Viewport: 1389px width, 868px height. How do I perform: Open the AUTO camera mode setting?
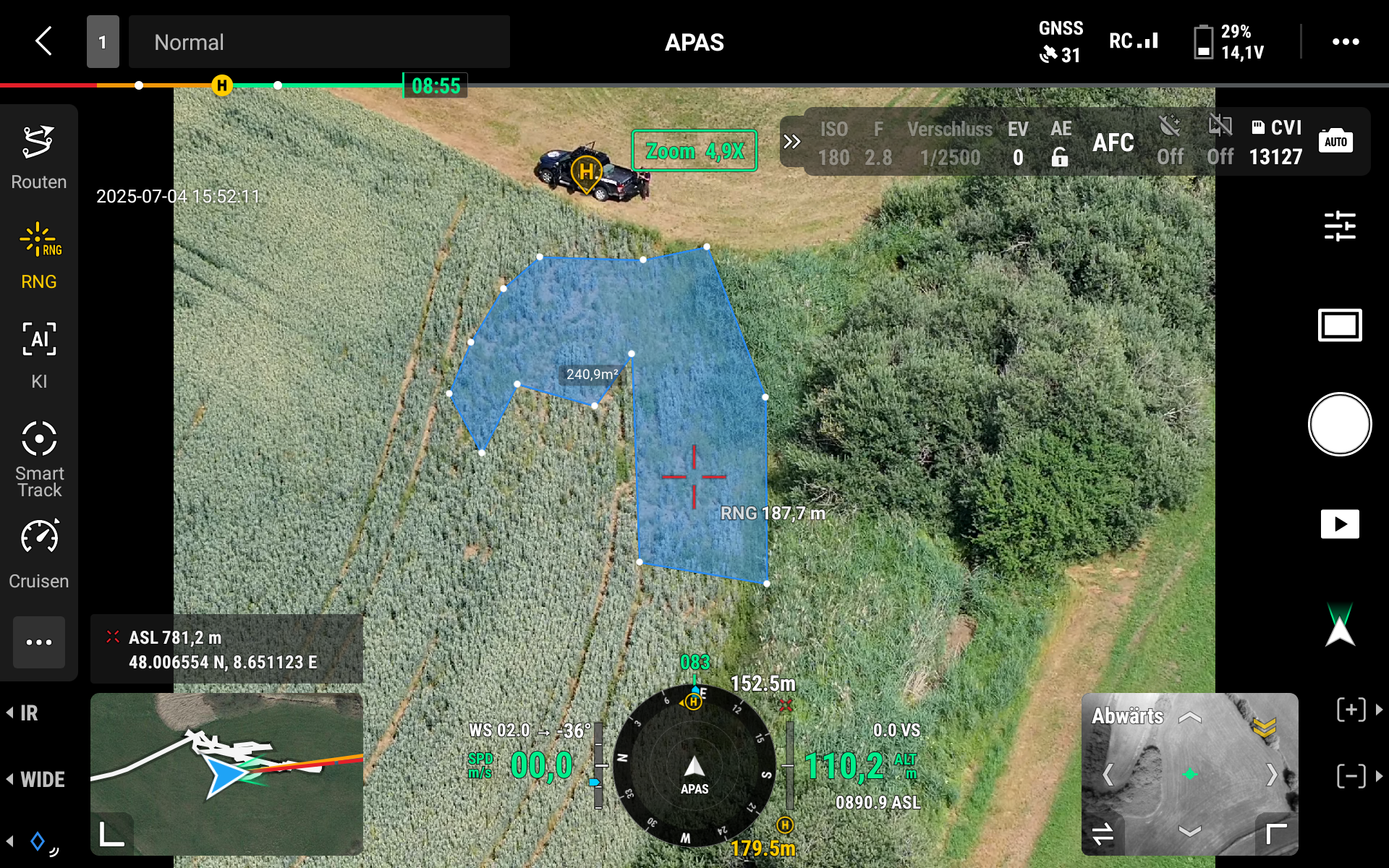1335,142
